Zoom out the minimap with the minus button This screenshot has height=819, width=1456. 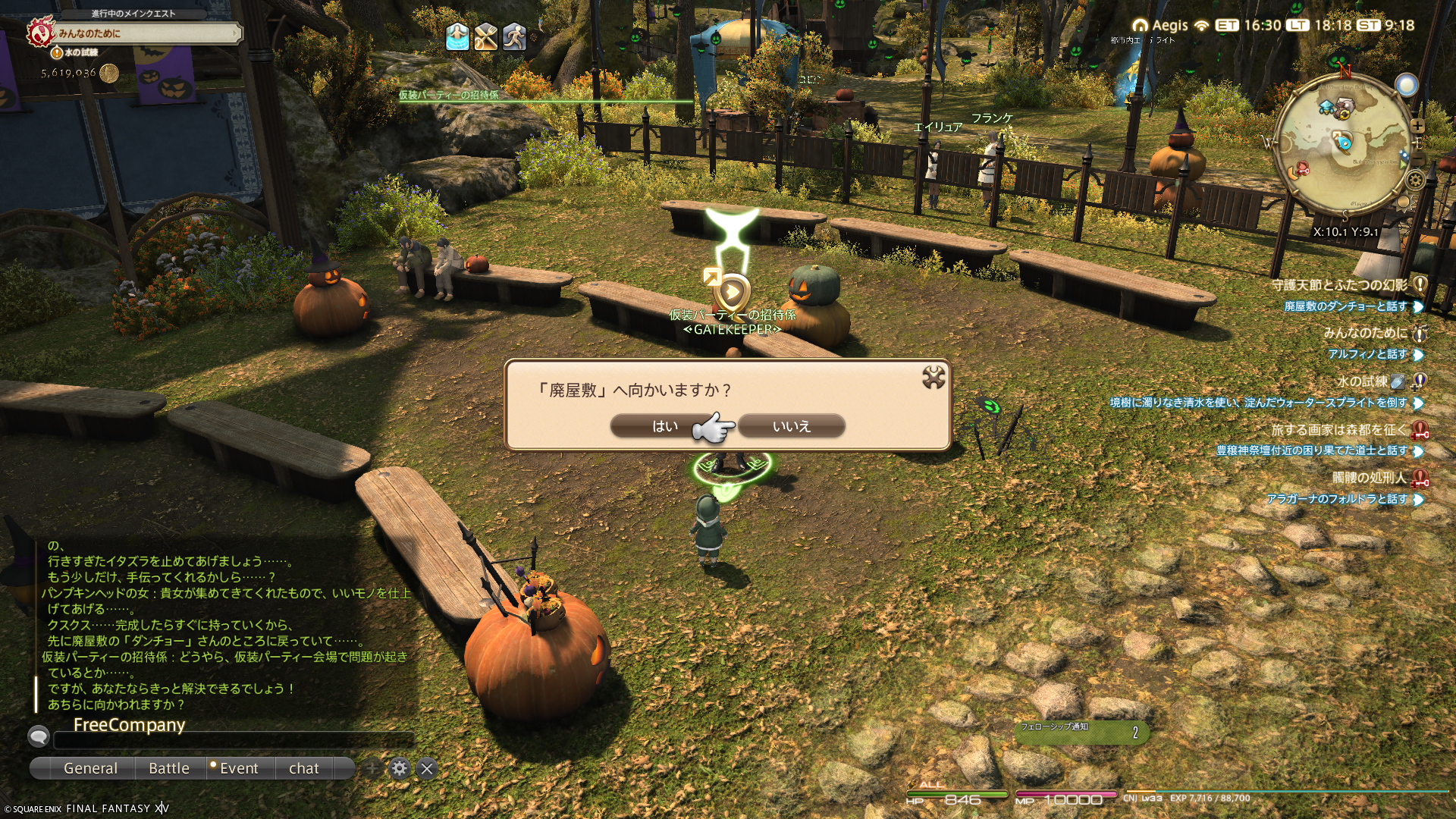coord(1418,158)
